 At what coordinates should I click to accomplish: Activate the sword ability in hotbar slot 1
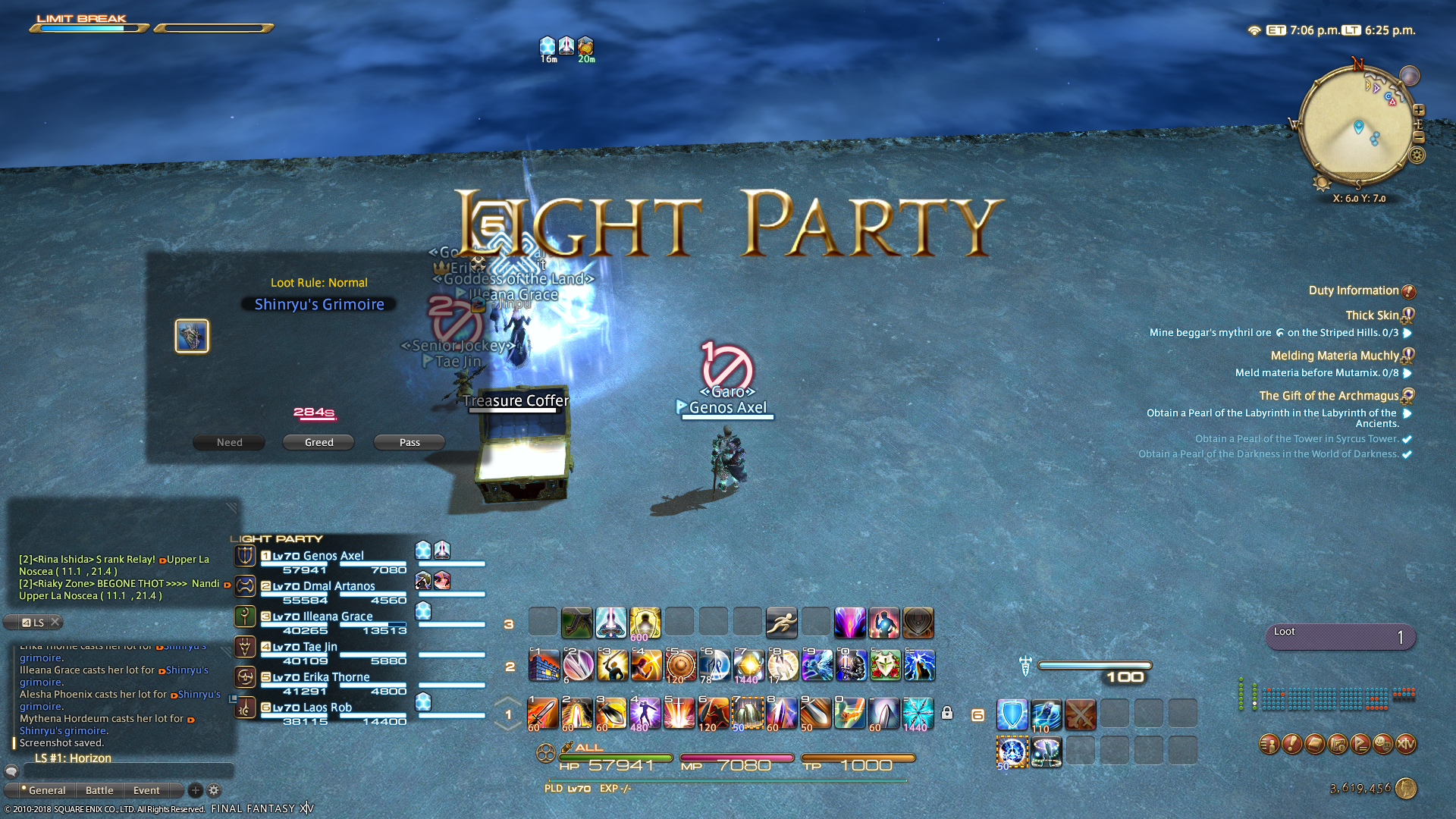[543, 714]
